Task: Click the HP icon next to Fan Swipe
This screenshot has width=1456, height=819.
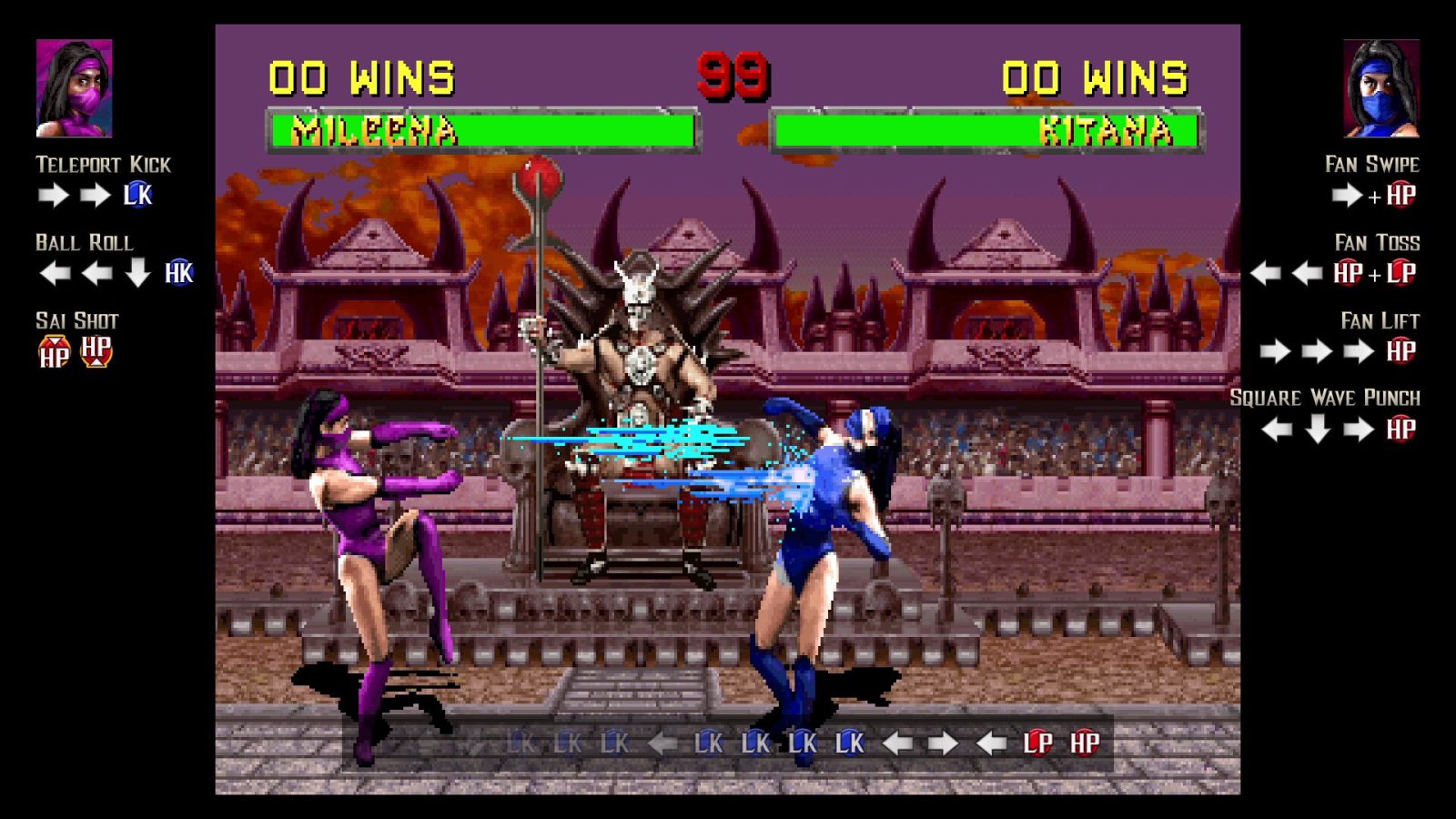Action: 1399,193
